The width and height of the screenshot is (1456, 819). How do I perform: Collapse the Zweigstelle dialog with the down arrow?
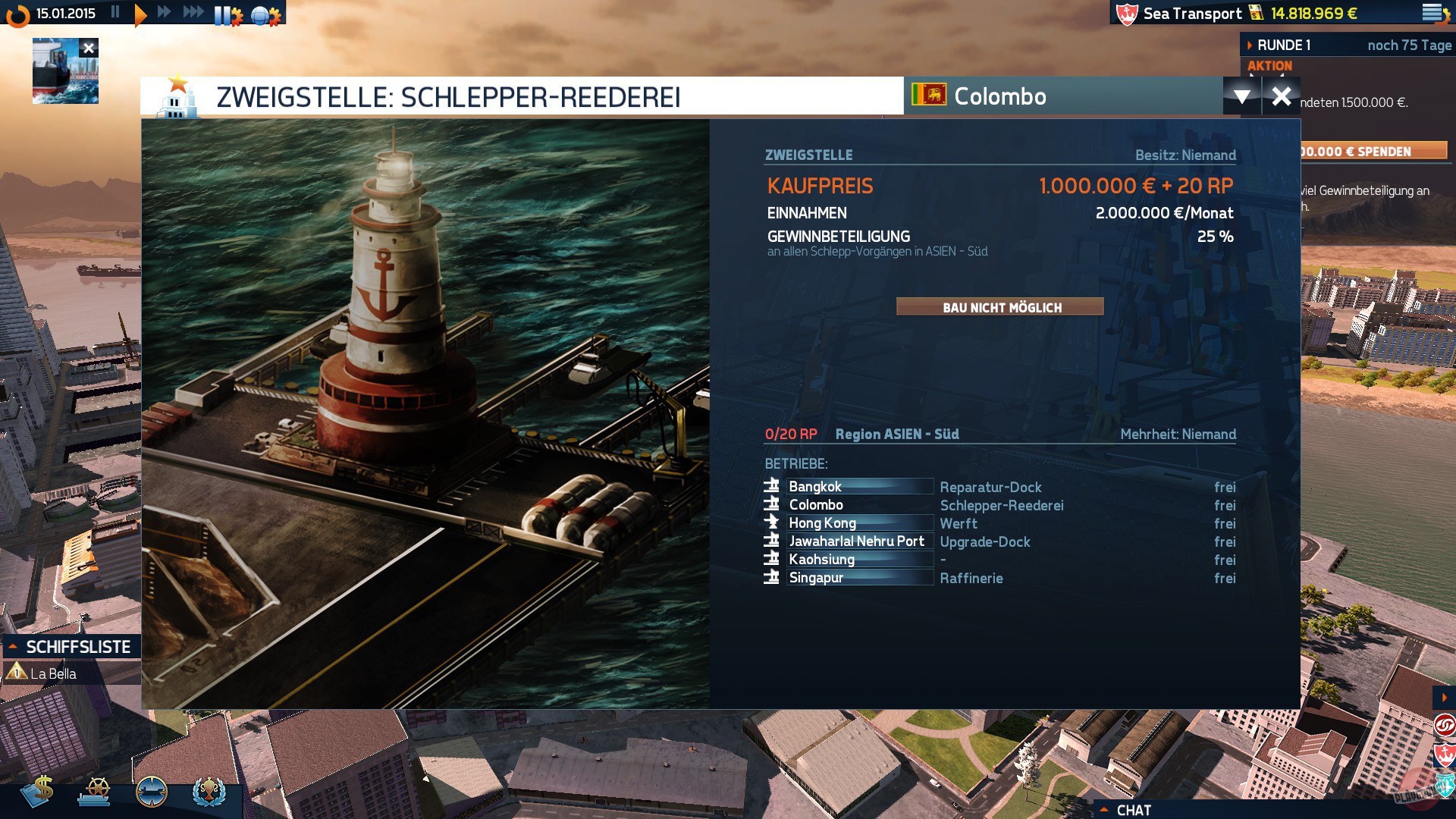click(x=1241, y=97)
